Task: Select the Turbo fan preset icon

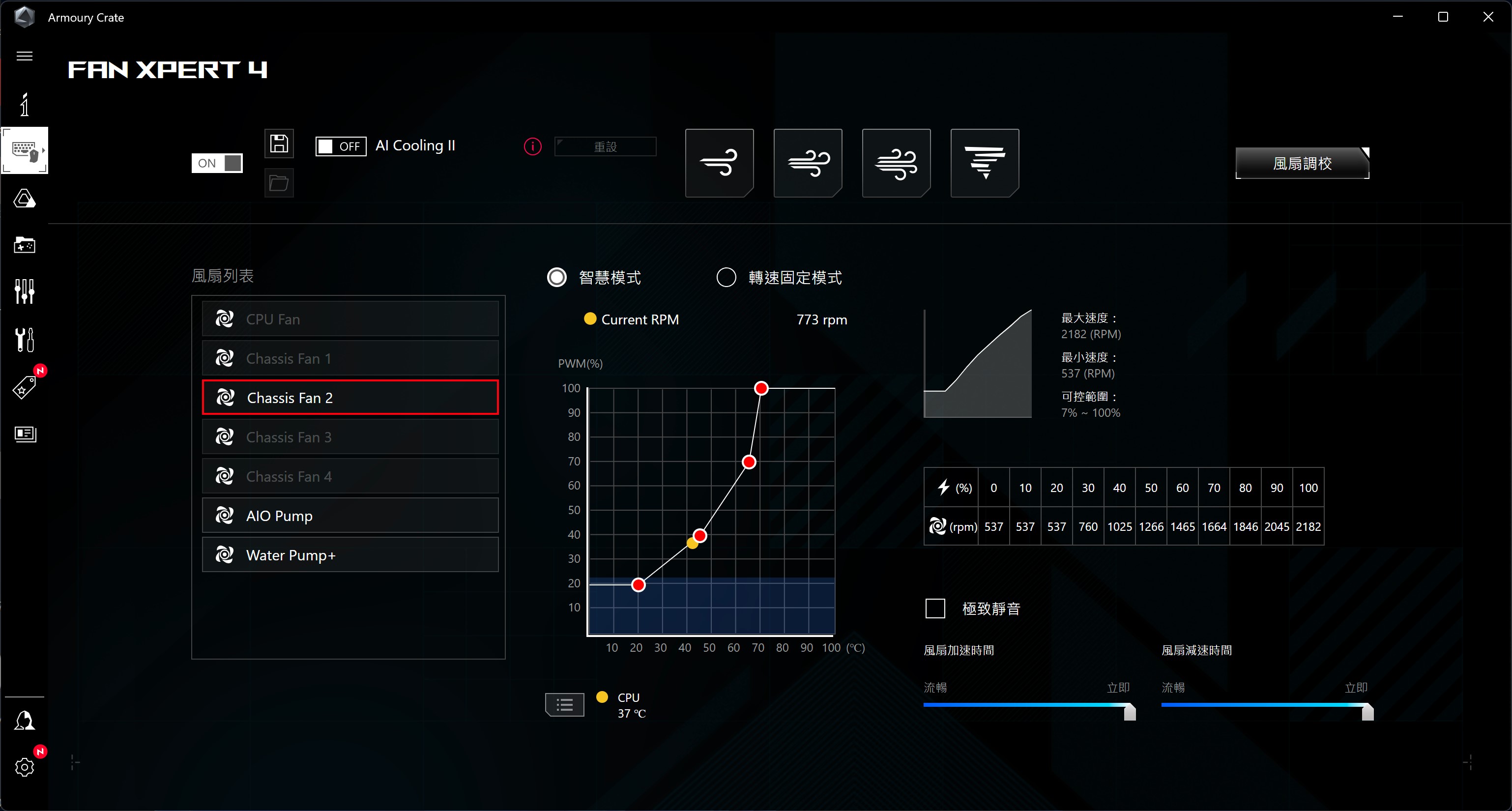Action: coord(896,163)
